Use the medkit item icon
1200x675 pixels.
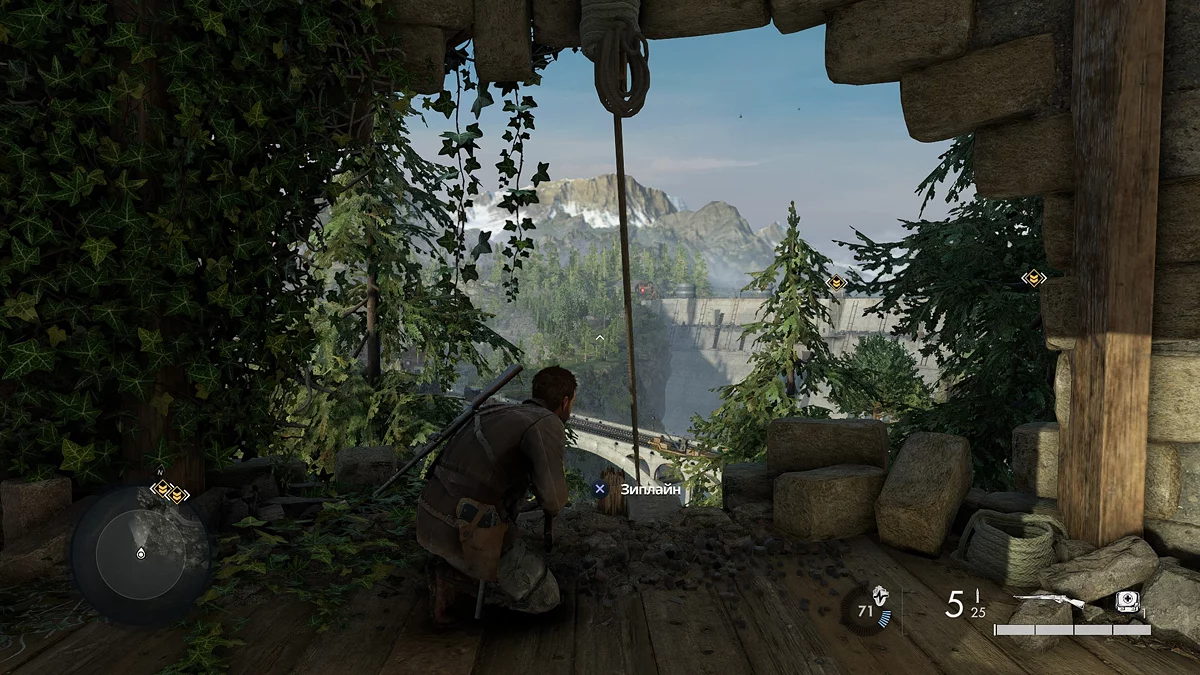(1128, 602)
